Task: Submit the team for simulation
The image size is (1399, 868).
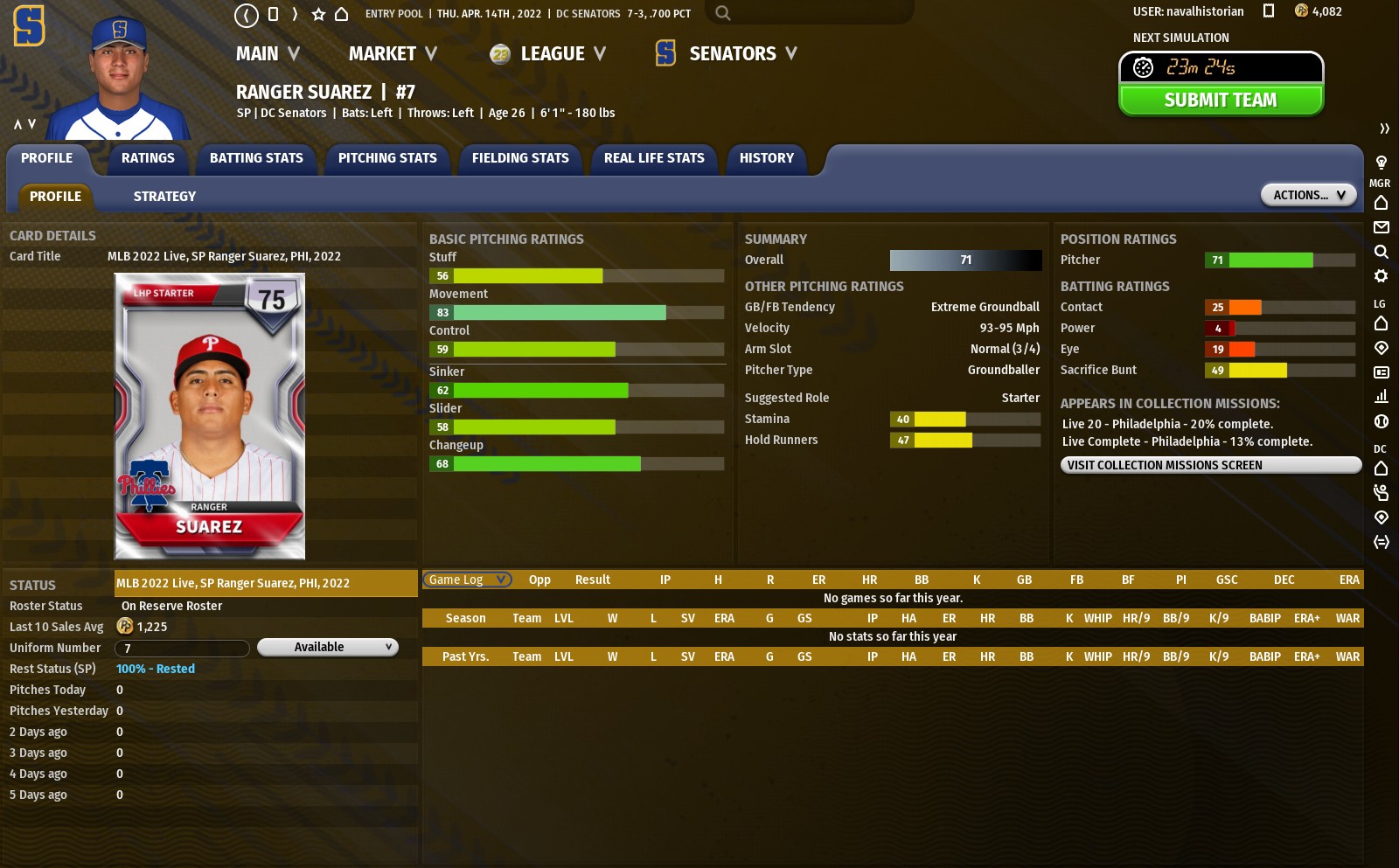Action: click(1221, 101)
